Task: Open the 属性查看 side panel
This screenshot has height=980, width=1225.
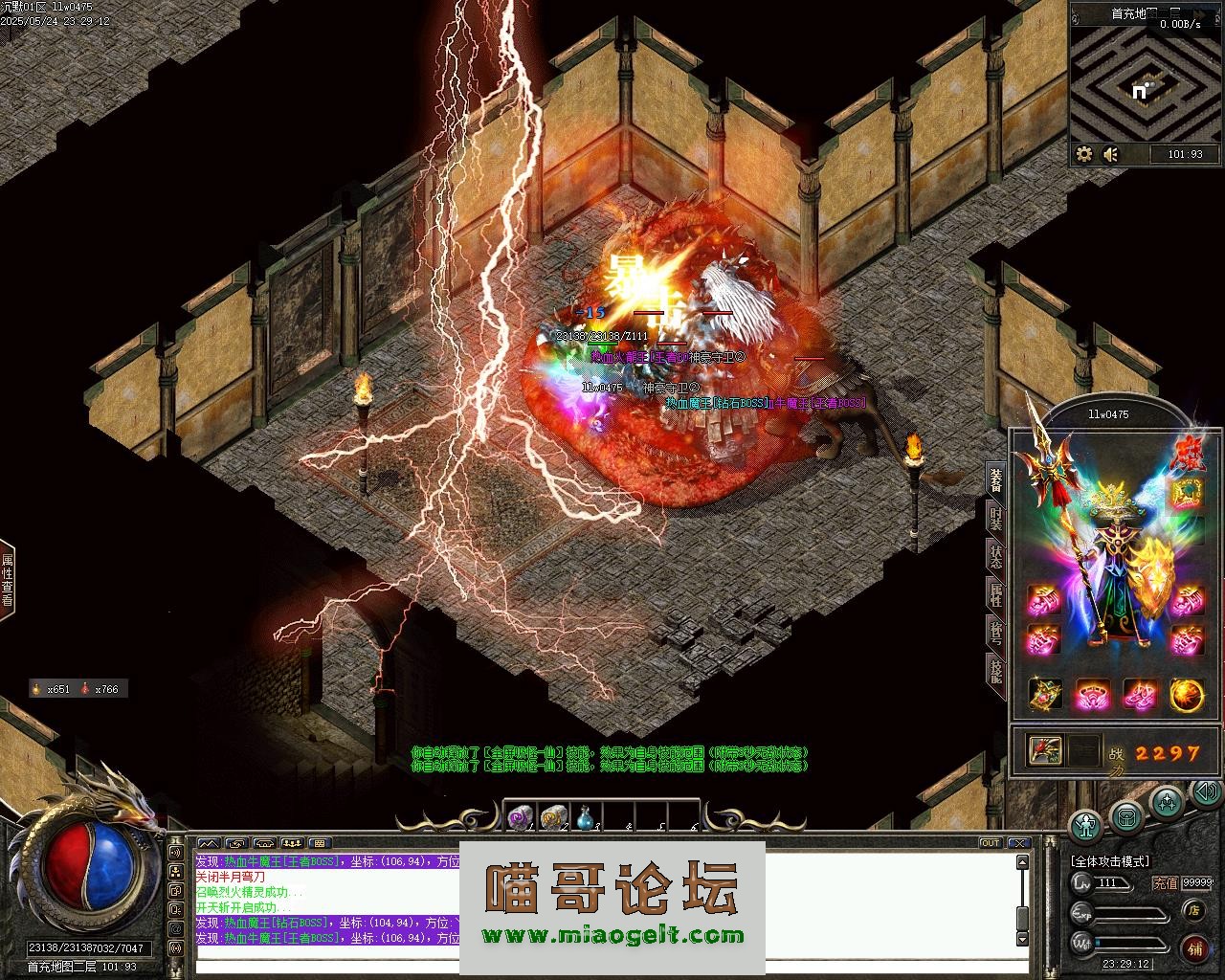Action: [x=8, y=580]
